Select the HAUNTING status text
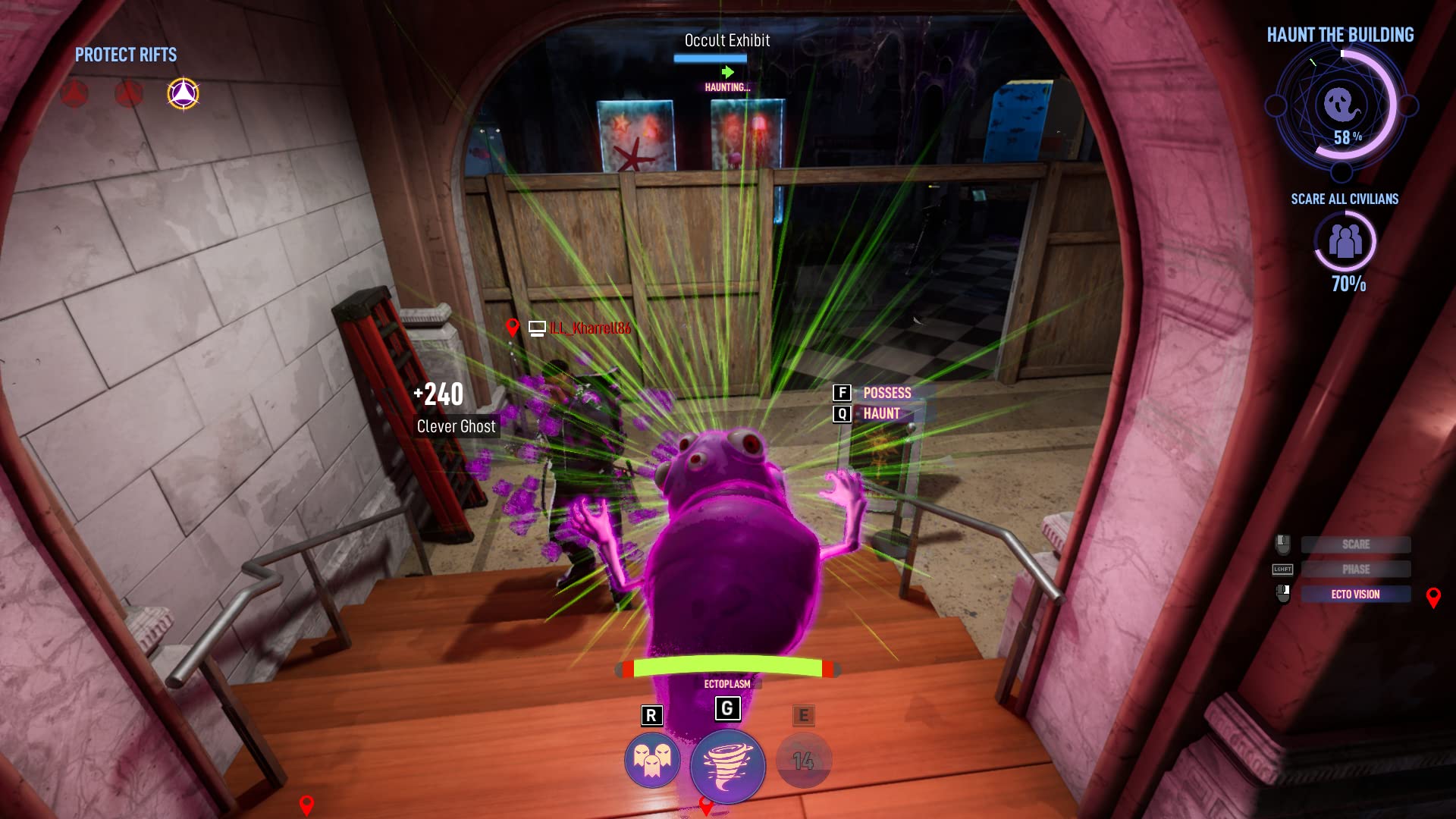This screenshot has height=819, width=1456. point(726,87)
